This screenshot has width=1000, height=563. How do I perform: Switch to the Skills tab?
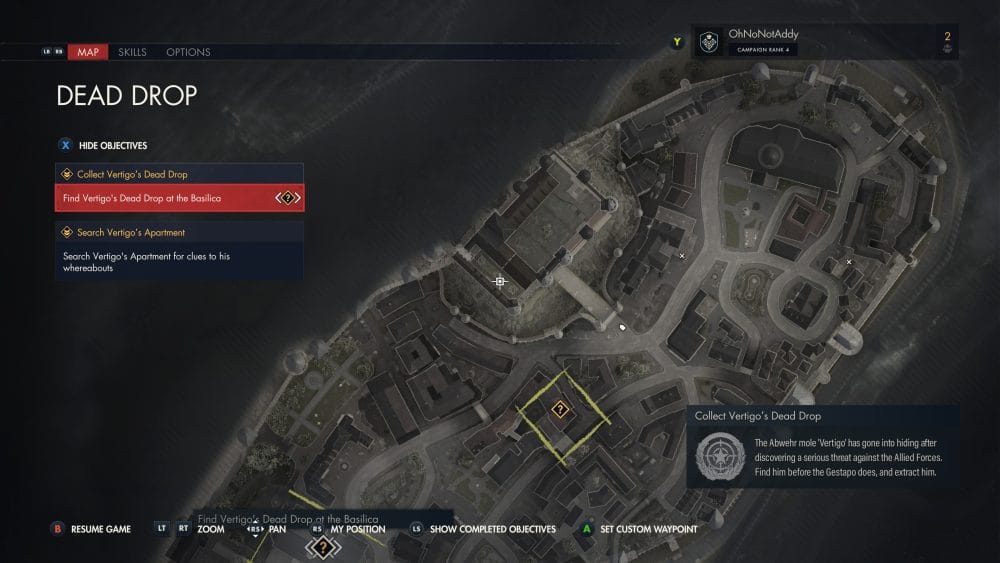point(132,52)
